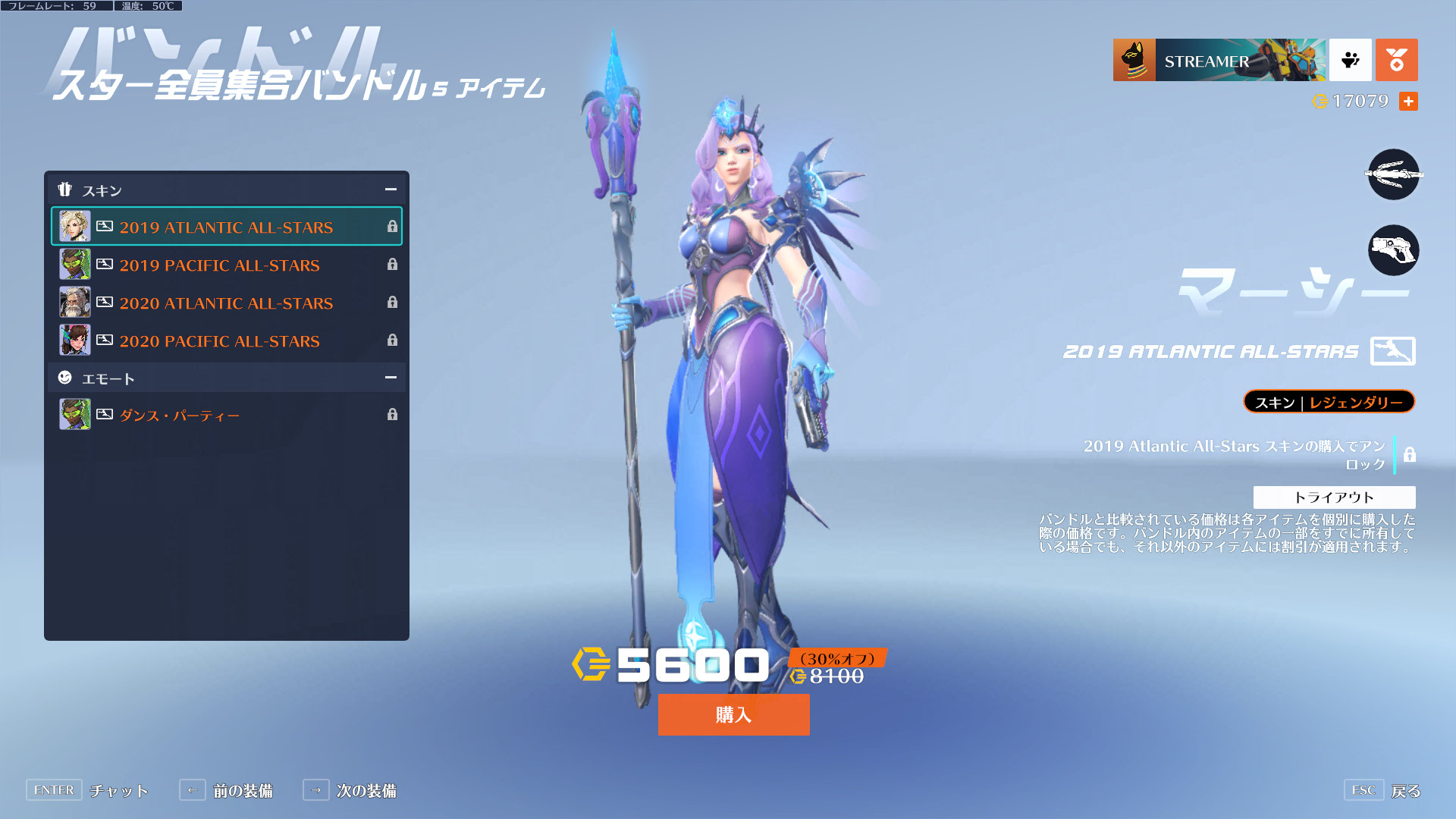Image resolution: width=1456 pixels, height=819 pixels.
Task: Open the STREAMER player profile banner
Action: click(1219, 60)
